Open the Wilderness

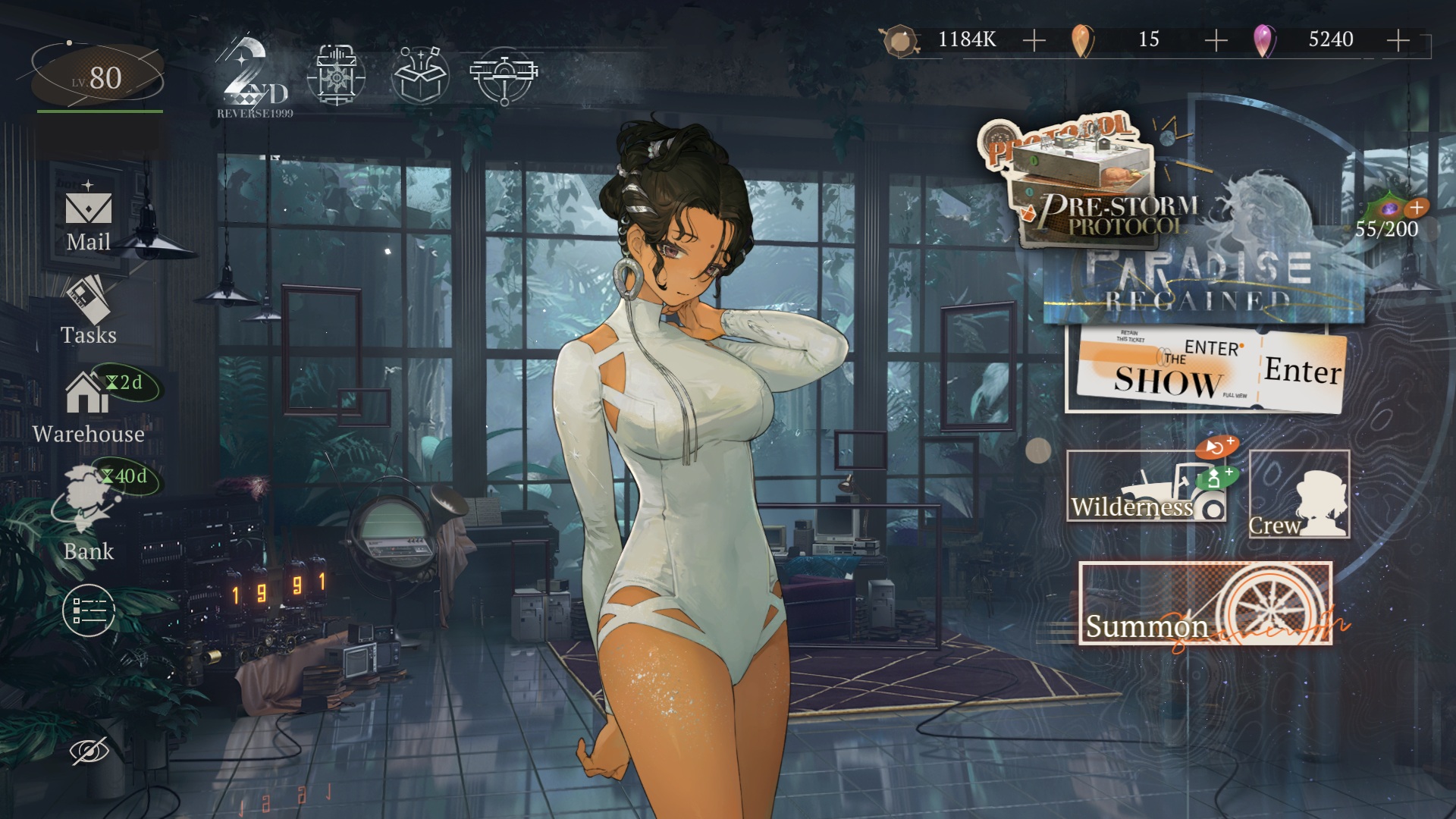coord(1145,487)
